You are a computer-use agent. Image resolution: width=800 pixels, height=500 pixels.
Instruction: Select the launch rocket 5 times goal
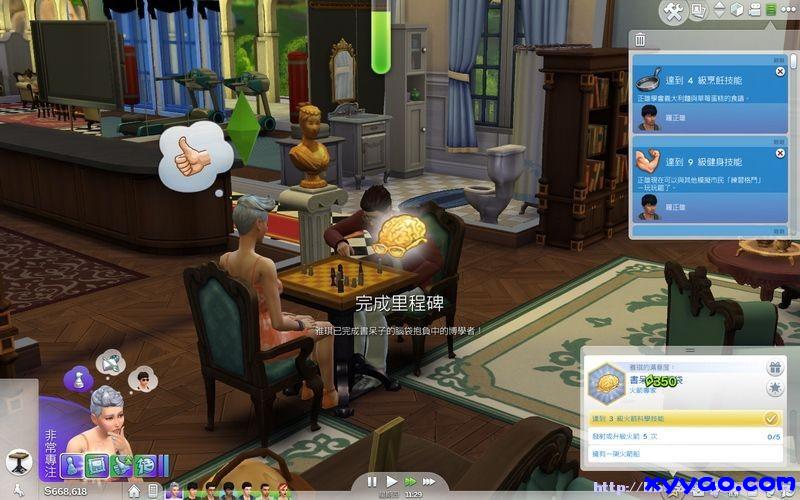click(x=682, y=437)
